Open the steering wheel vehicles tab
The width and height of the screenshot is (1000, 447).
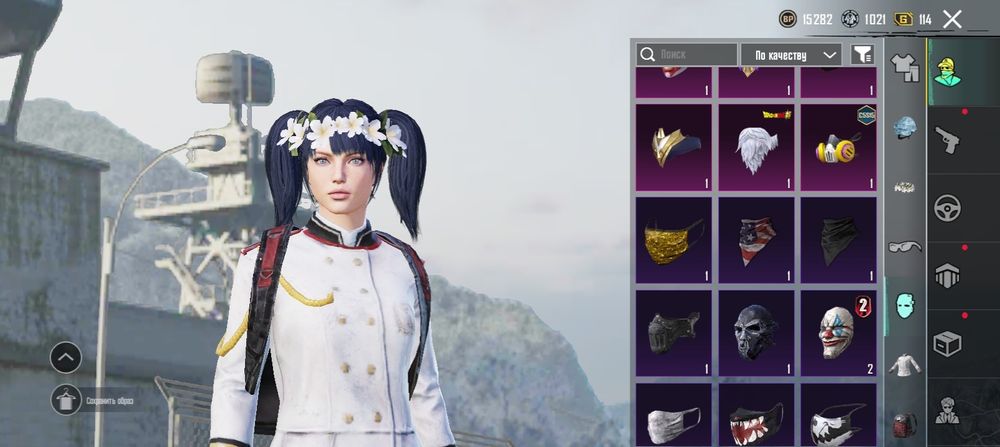tap(947, 208)
